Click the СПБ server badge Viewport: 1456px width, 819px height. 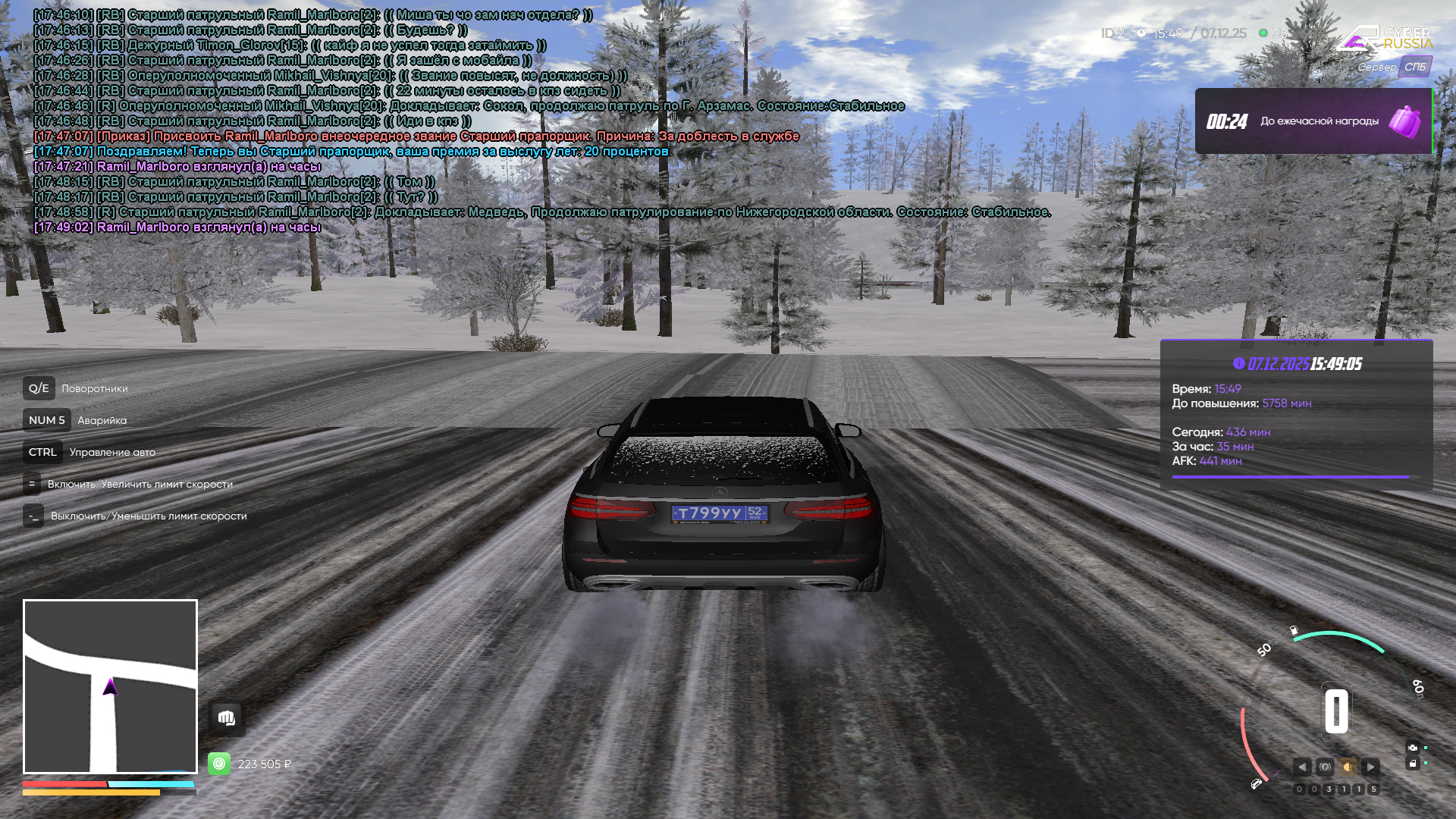pyautogui.click(x=1414, y=67)
